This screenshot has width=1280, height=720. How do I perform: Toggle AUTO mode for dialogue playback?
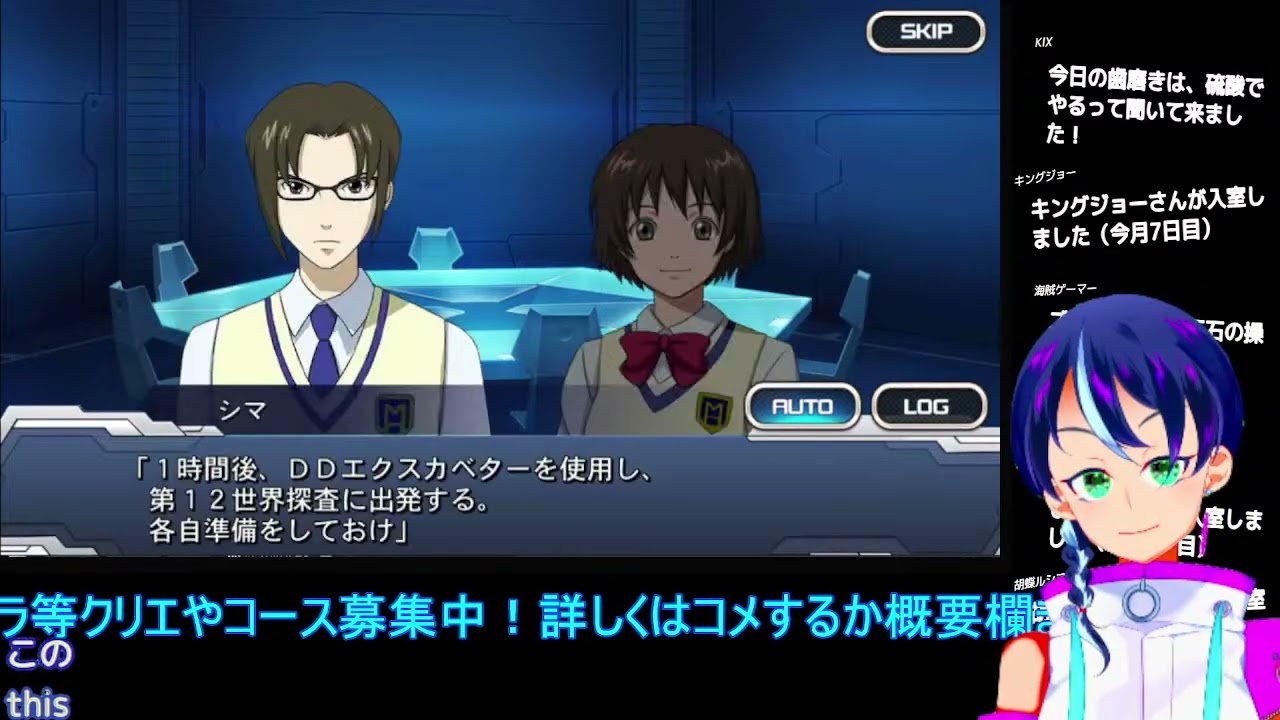[803, 407]
